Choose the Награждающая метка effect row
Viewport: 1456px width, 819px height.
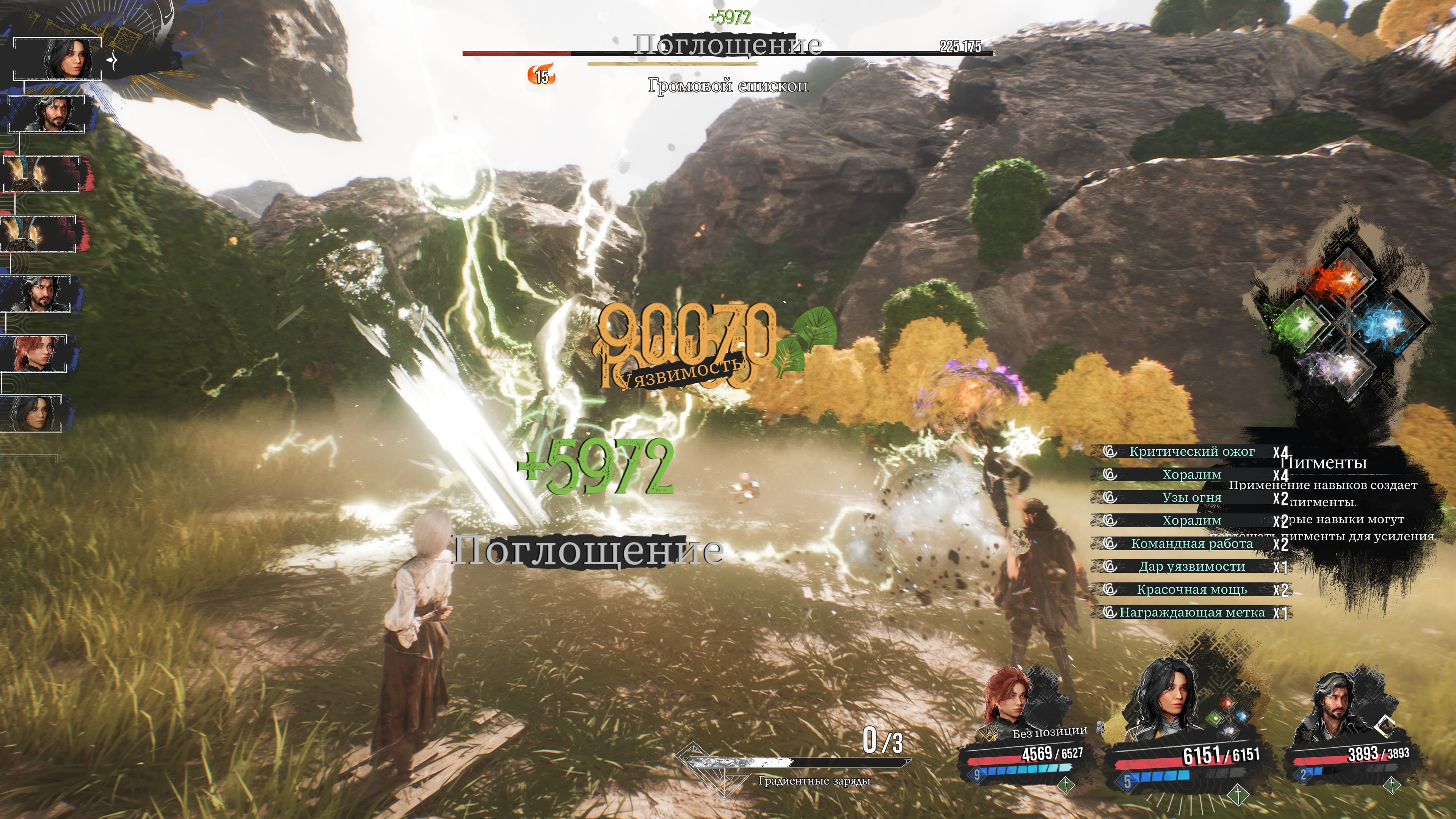[1191, 613]
